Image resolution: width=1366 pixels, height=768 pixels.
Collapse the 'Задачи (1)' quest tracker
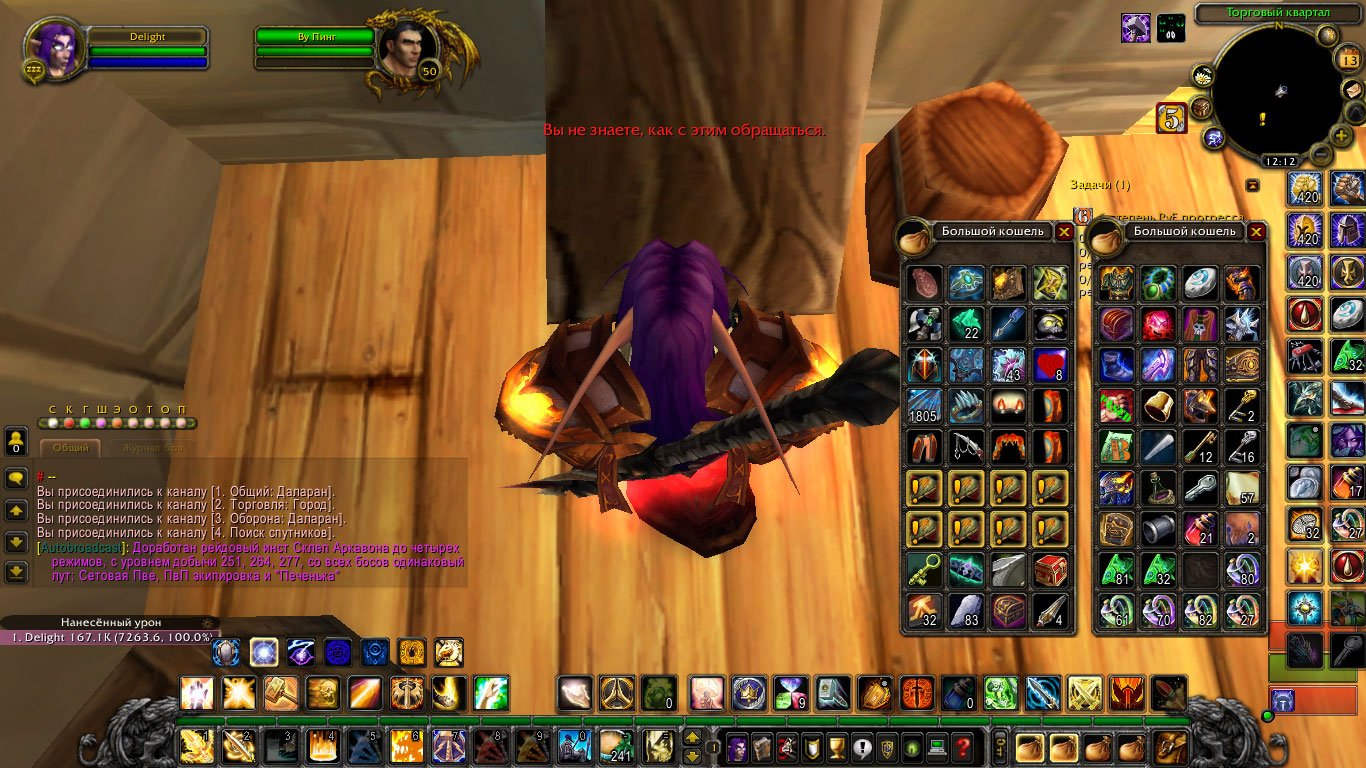click(1253, 184)
